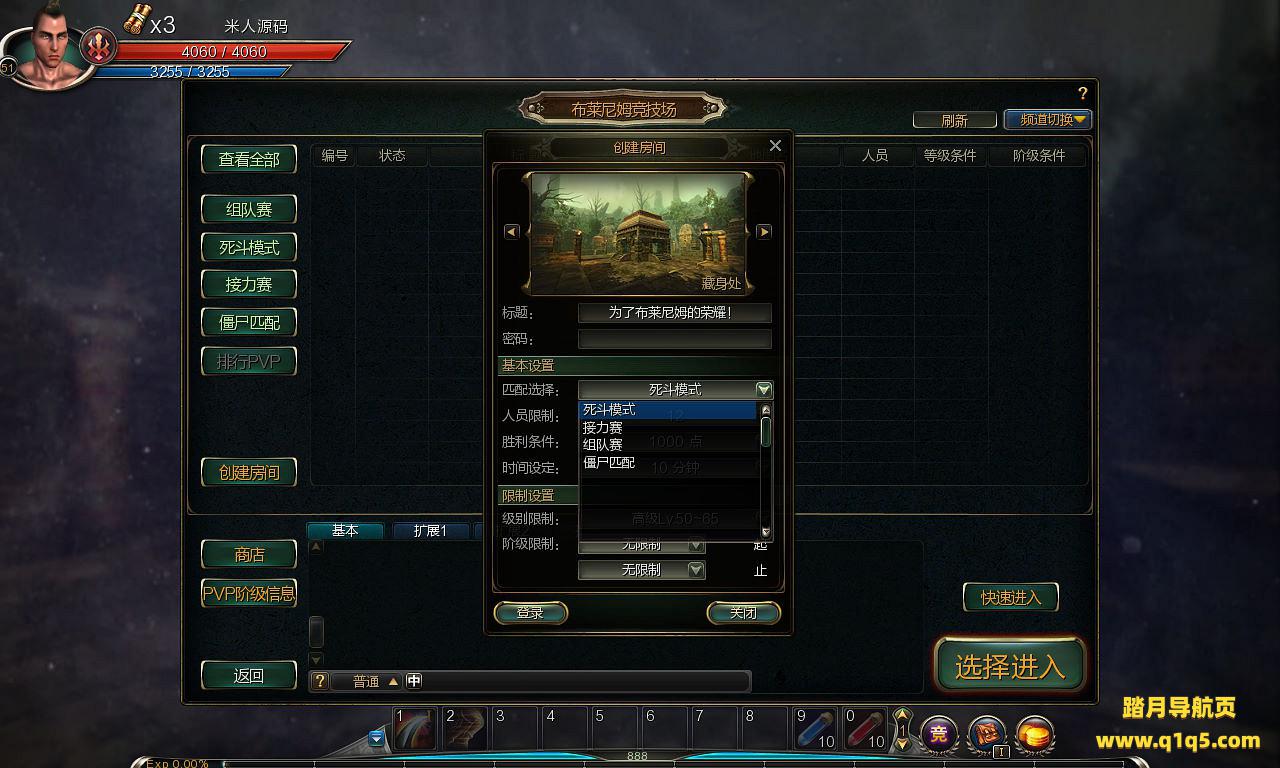Close the create room dialog
This screenshot has height=768, width=1280.
click(x=775, y=146)
